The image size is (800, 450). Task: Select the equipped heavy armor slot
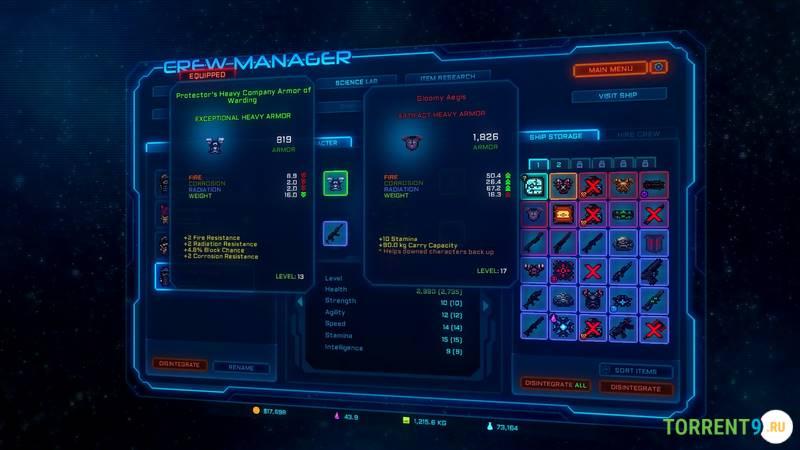pyautogui.click(x=335, y=183)
